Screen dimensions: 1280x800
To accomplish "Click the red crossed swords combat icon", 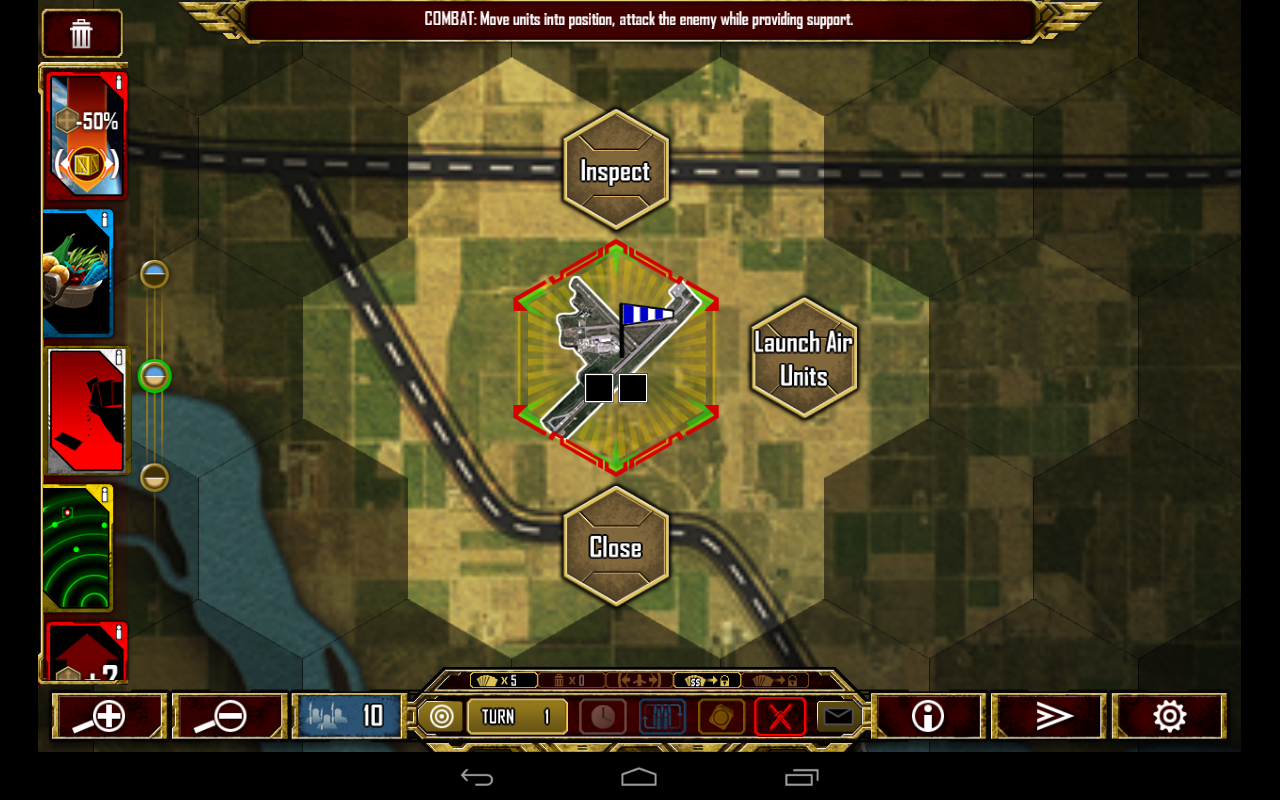I will point(780,716).
